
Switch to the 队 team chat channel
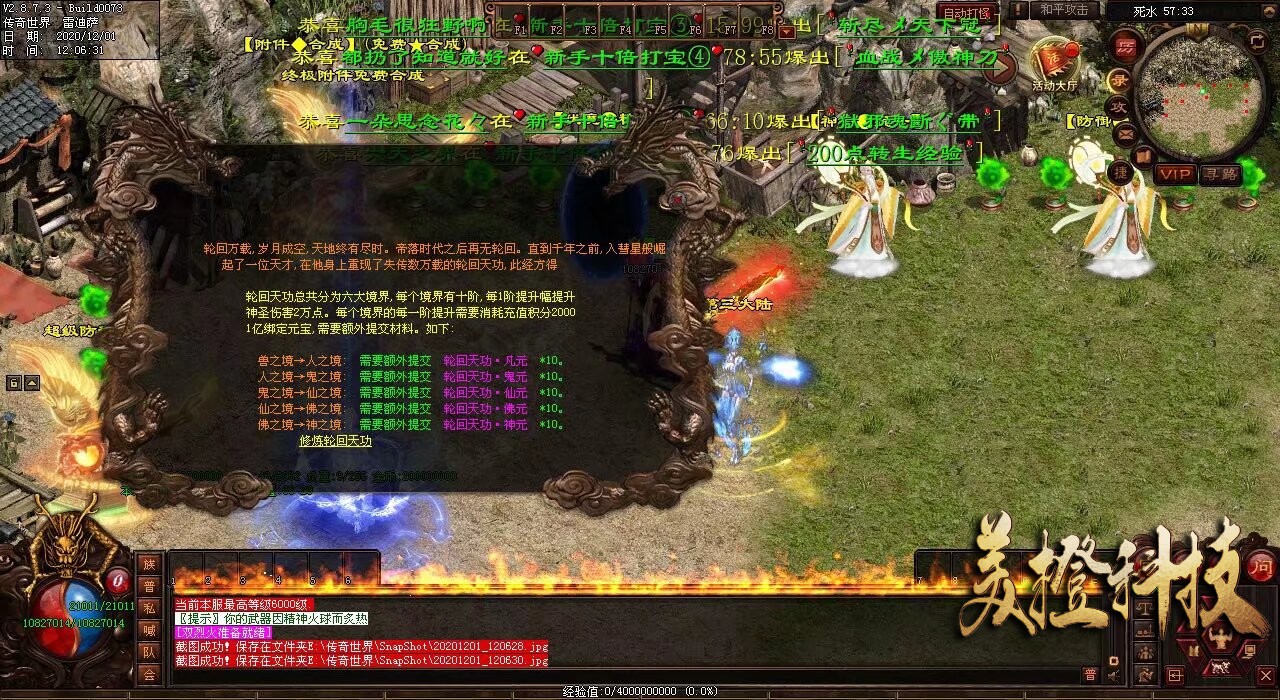point(149,652)
